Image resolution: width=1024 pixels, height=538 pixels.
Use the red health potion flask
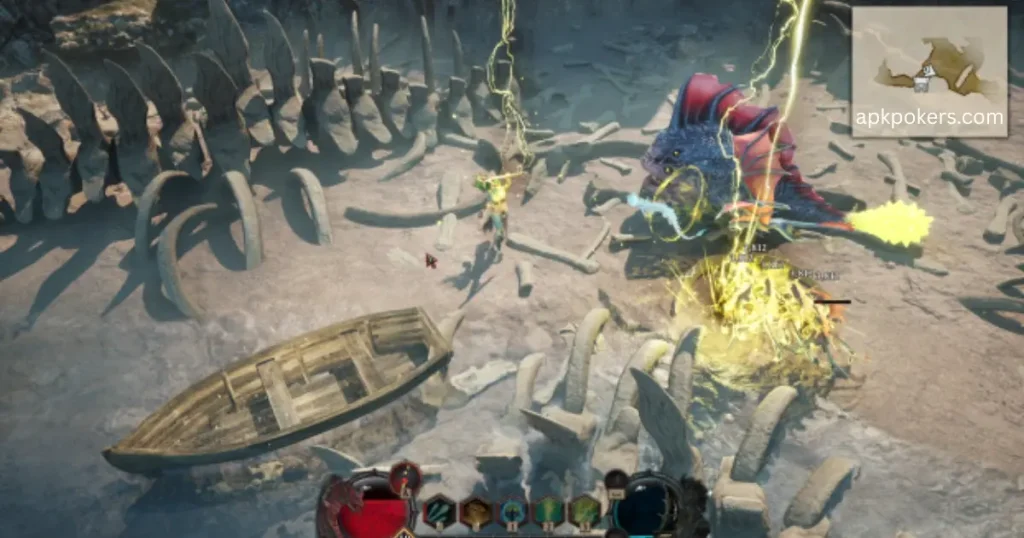click(x=404, y=479)
